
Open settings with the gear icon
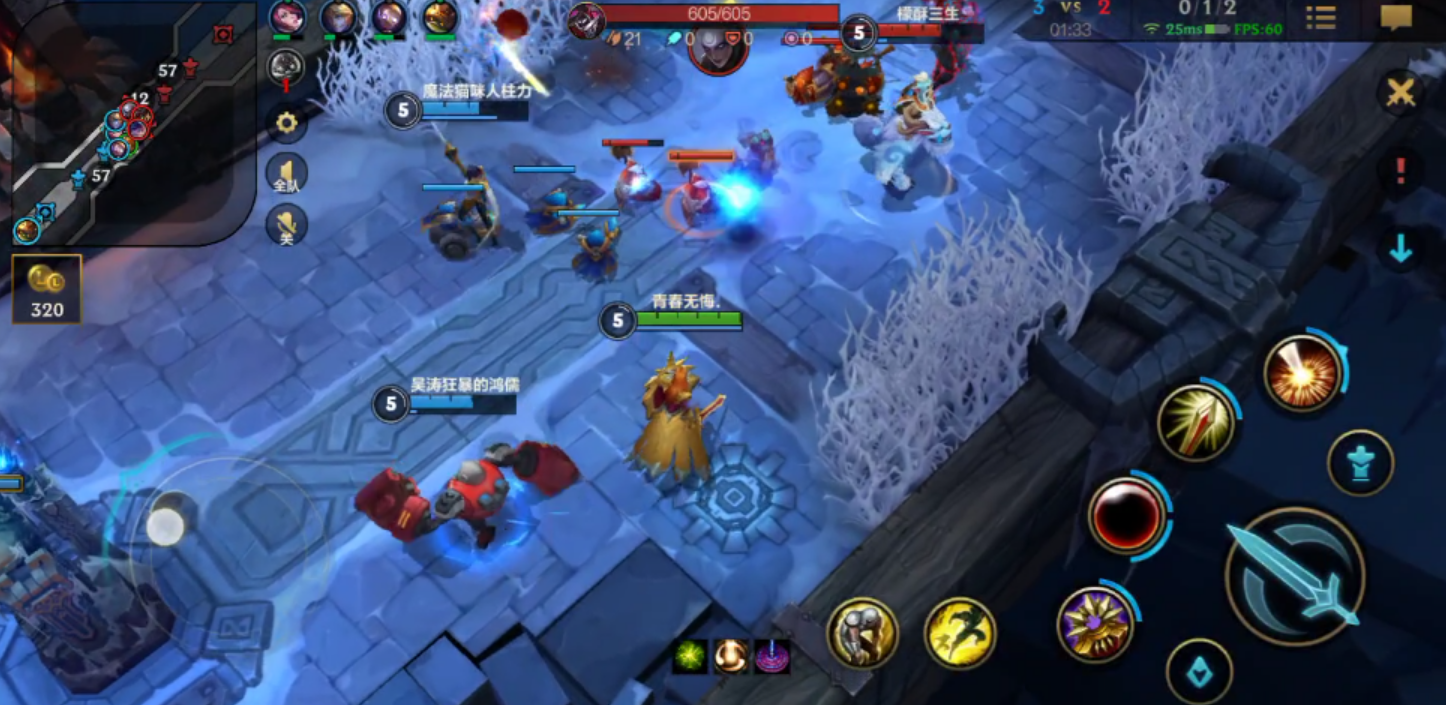pos(287,123)
